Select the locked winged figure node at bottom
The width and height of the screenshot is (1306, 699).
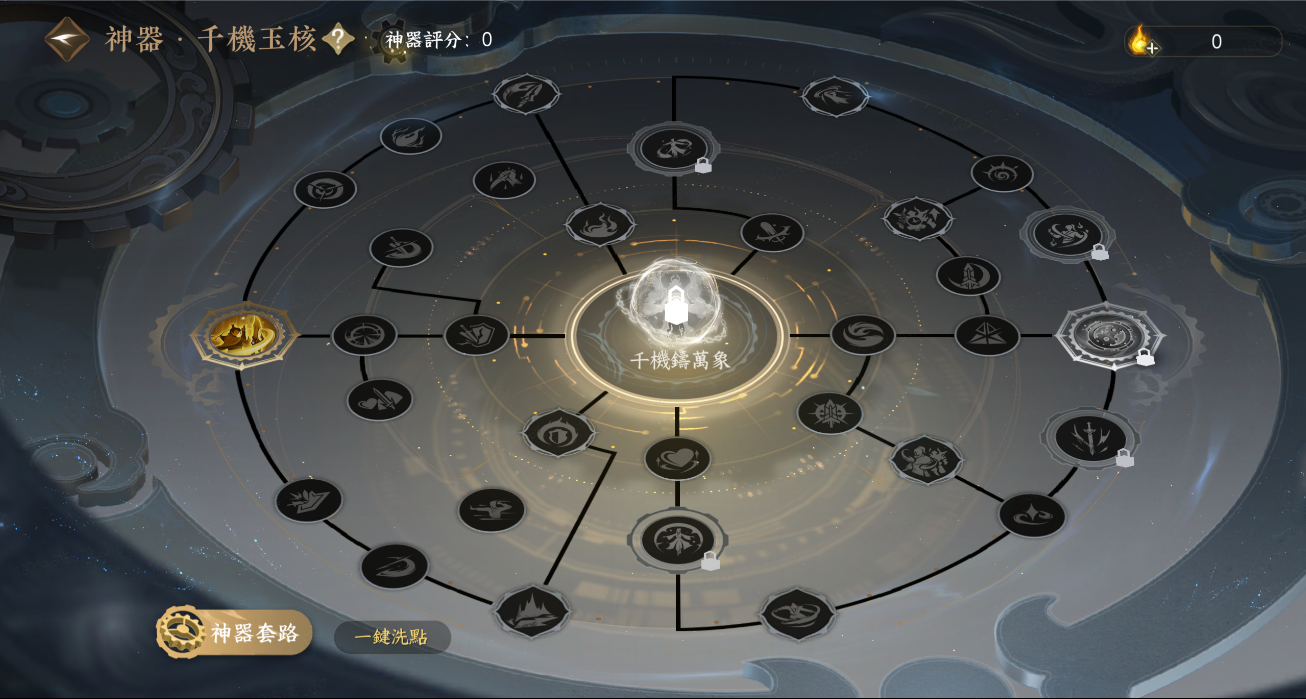[x=677, y=539]
